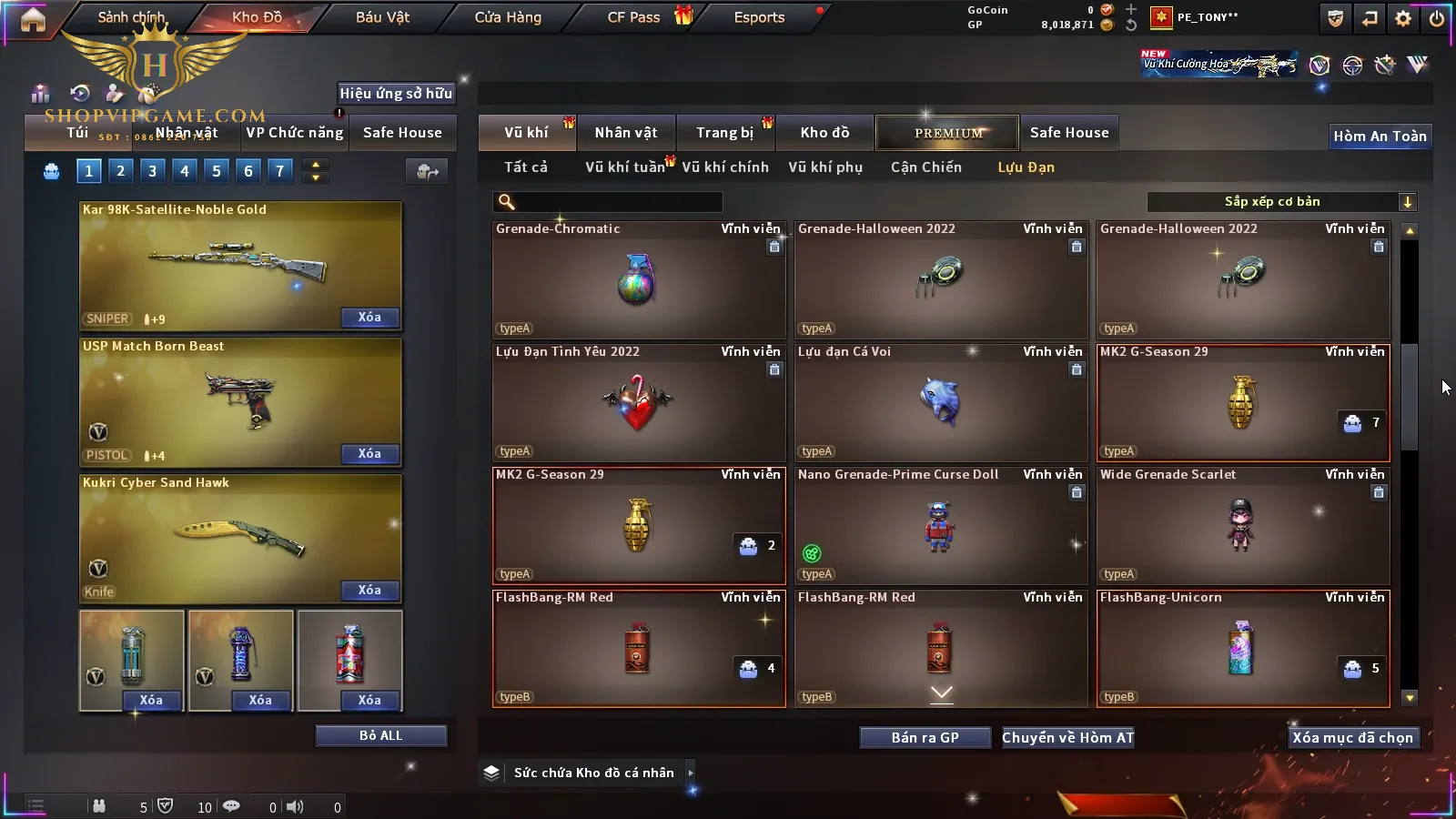The image size is (1456, 819).
Task: Remove the Kar 98K-Satellite-Noble Gold sniper
Action: (369, 318)
